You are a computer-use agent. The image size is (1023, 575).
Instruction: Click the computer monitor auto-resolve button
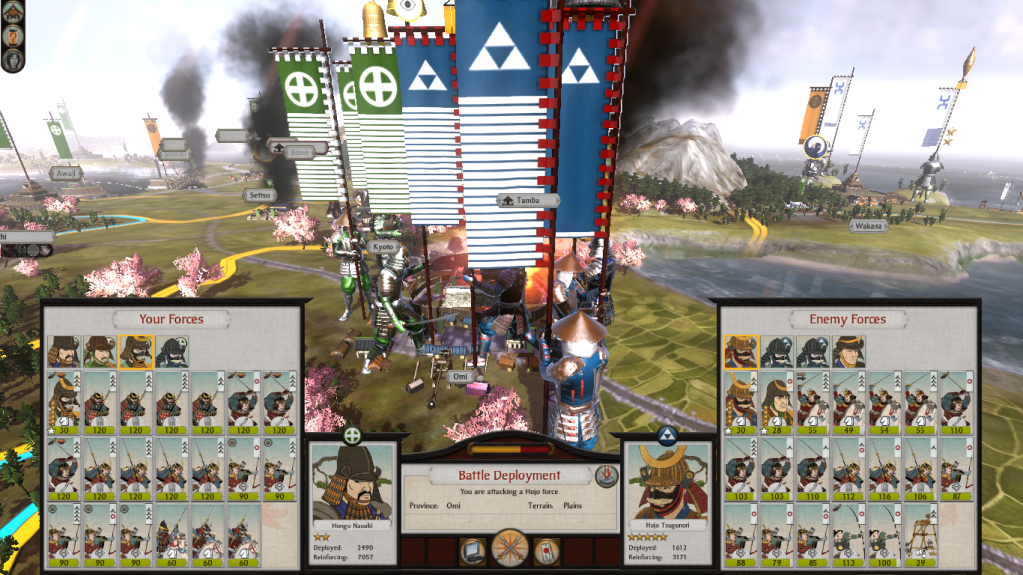click(x=473, y=550)
